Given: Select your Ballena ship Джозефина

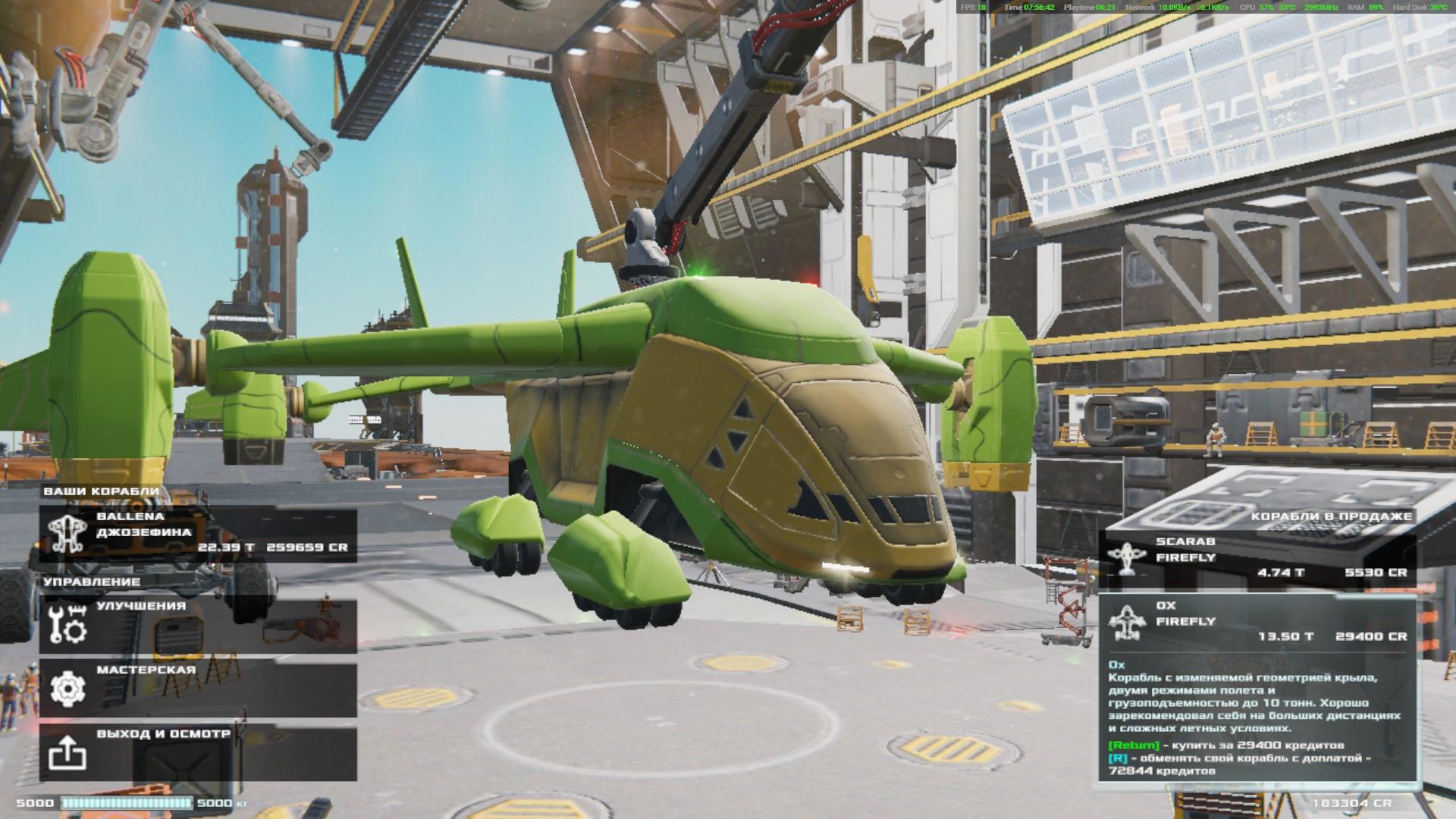Looking at the screenshot, I should [198, 535].
